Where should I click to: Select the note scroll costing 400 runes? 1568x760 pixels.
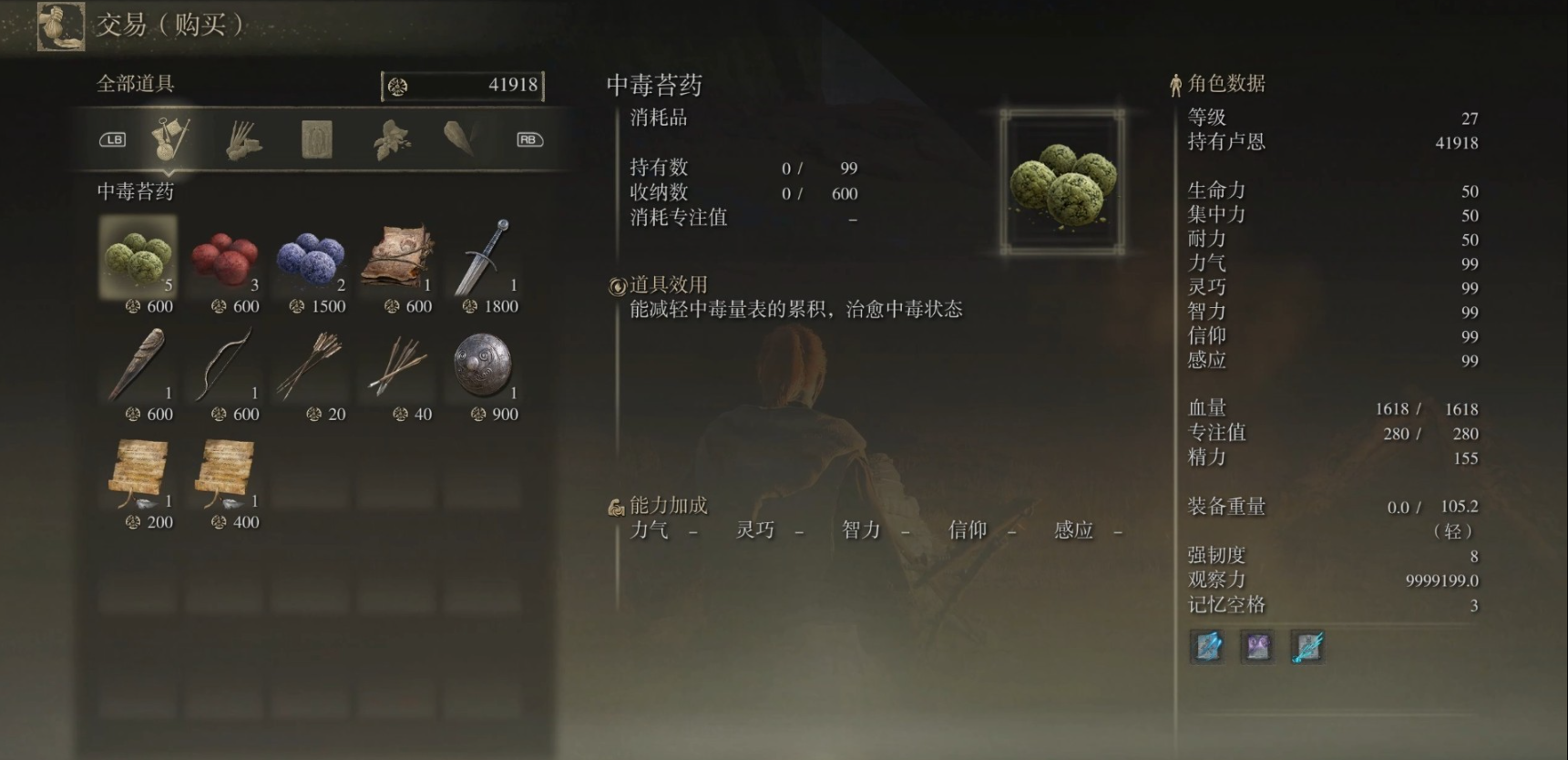coord(224,474)
